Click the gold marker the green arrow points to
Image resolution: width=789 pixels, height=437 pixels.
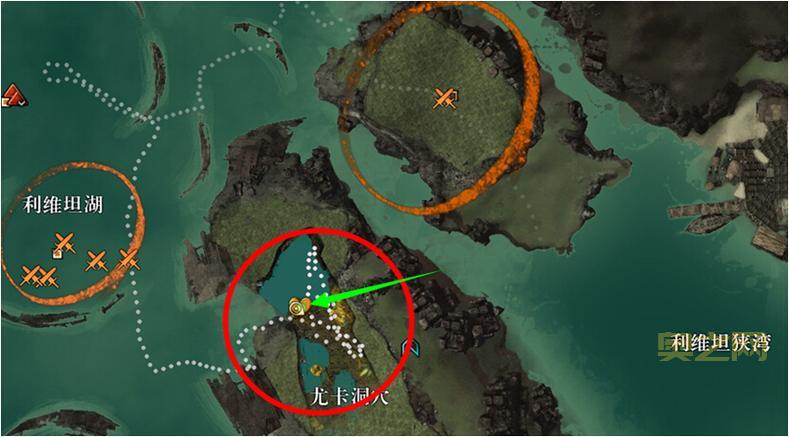click(298, 307)
